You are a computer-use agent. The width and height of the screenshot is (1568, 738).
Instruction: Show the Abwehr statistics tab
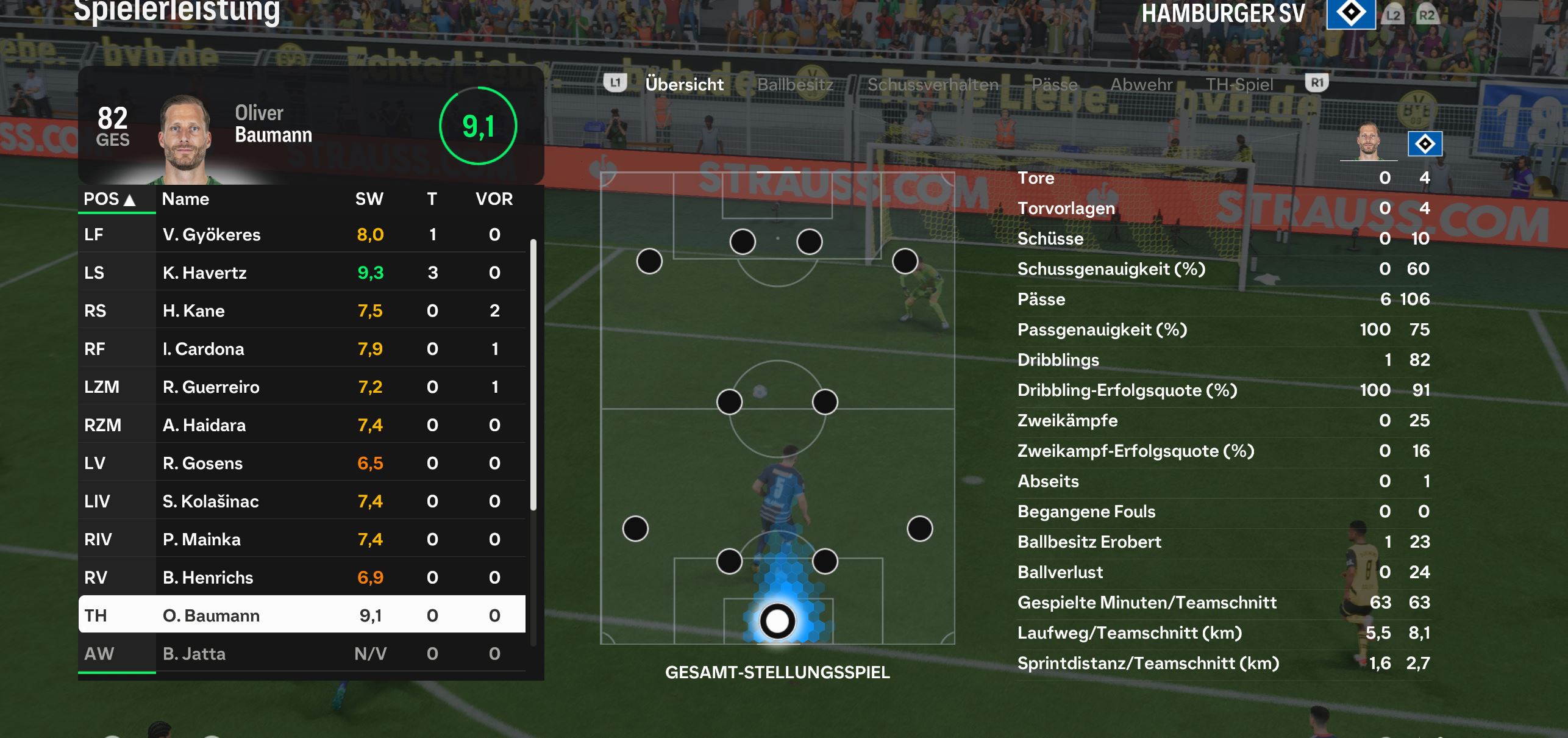1141,85
